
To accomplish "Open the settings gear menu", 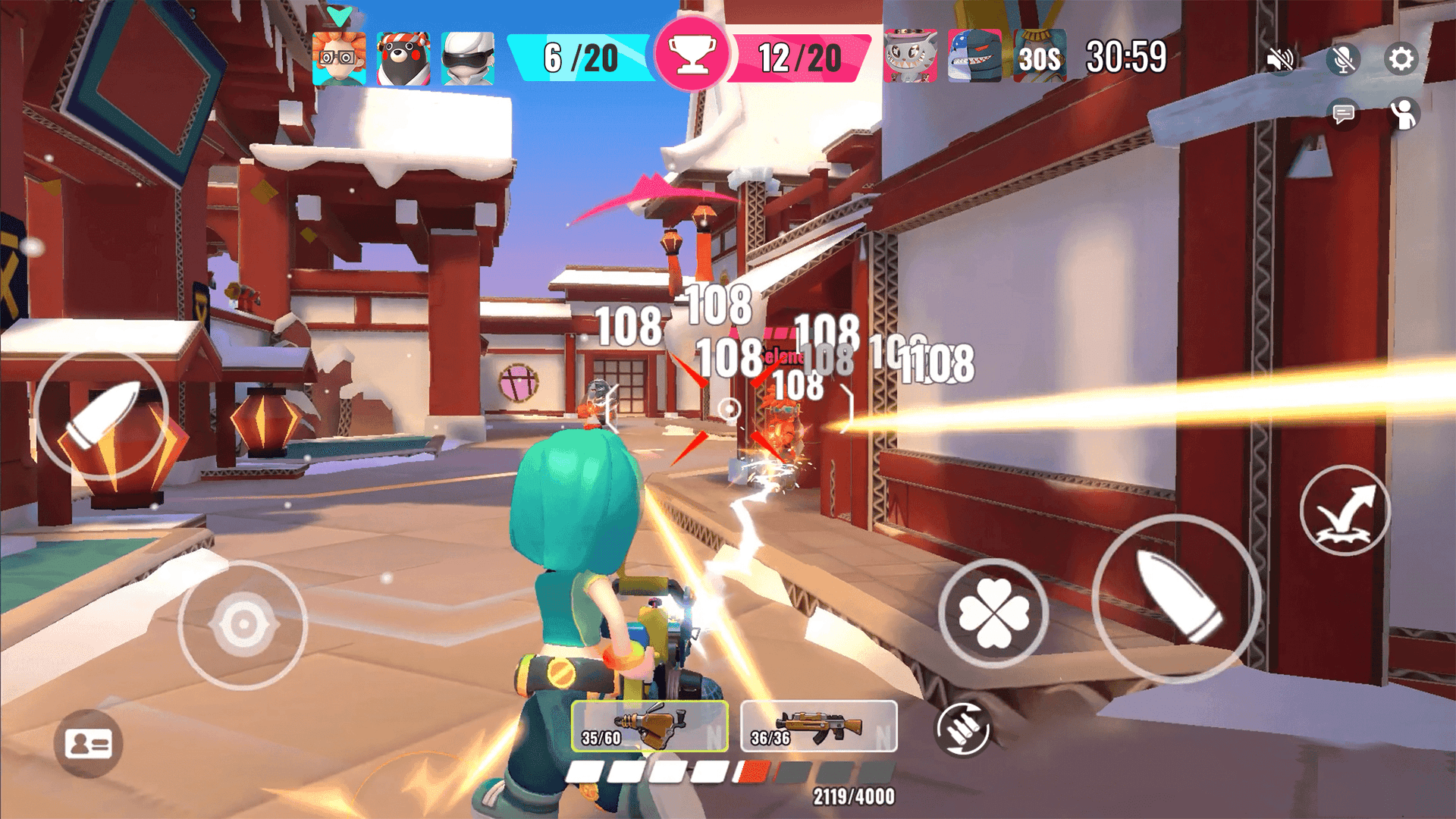I will 1401,57.
